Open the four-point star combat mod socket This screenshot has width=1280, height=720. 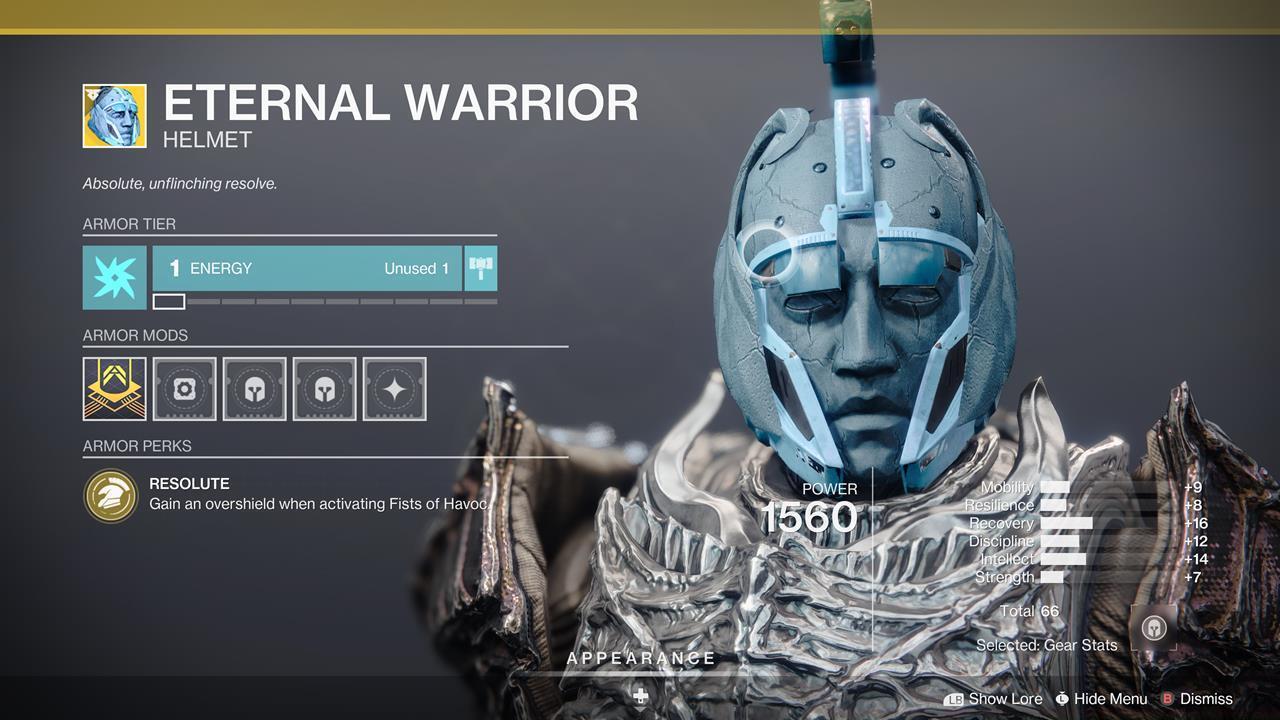pyautogui.click(x=394, y=389)
